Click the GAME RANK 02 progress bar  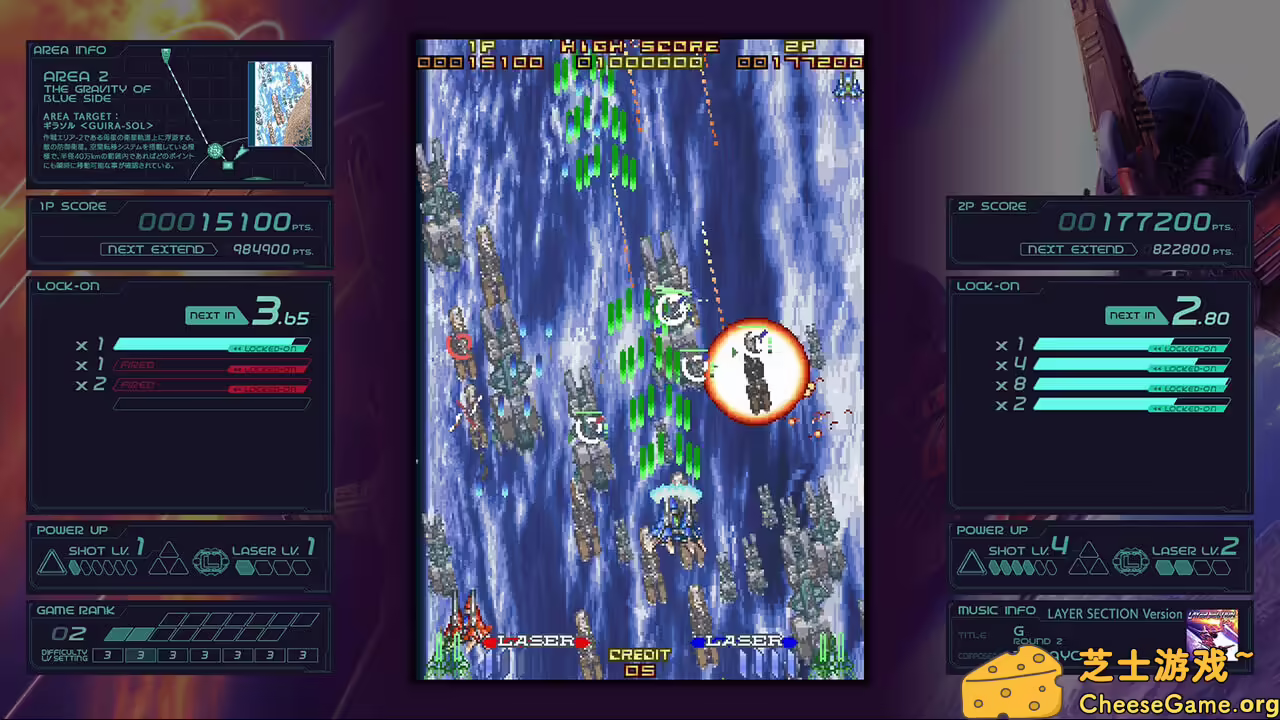160,633
